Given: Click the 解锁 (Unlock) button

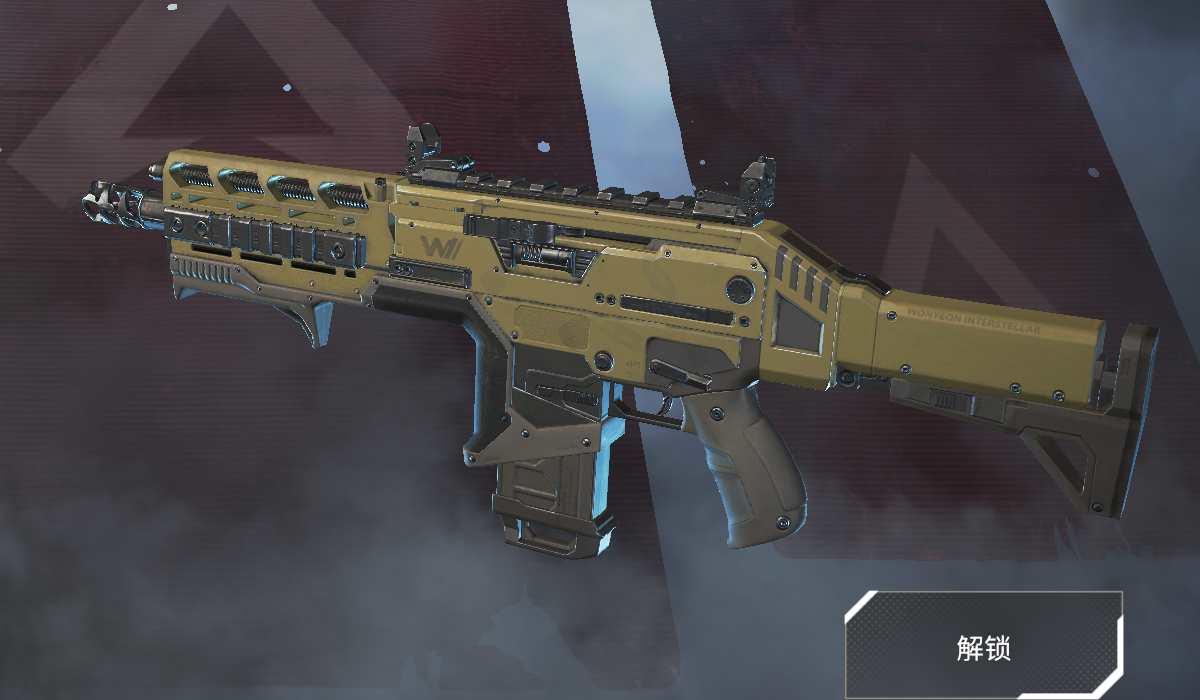Looking at the screenshot, I should [x=984, y=647].
